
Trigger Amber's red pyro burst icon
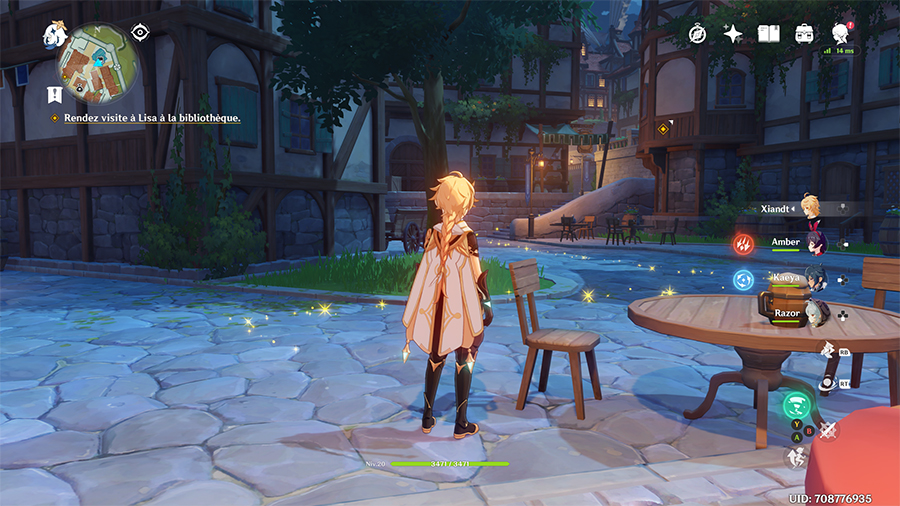[x=744, y=243]
